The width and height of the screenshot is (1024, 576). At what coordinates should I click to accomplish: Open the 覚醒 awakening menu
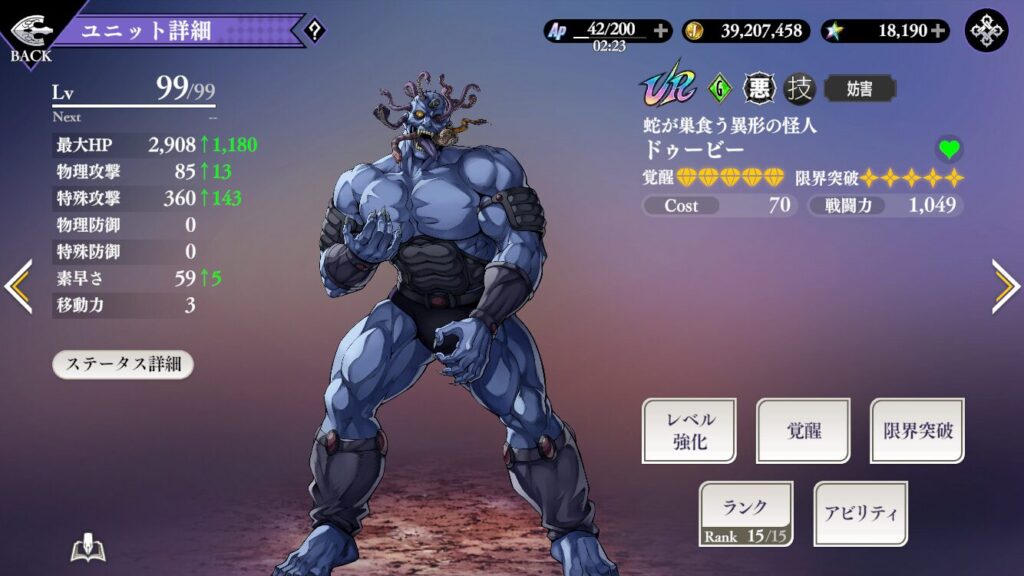[x=803, y=431]
